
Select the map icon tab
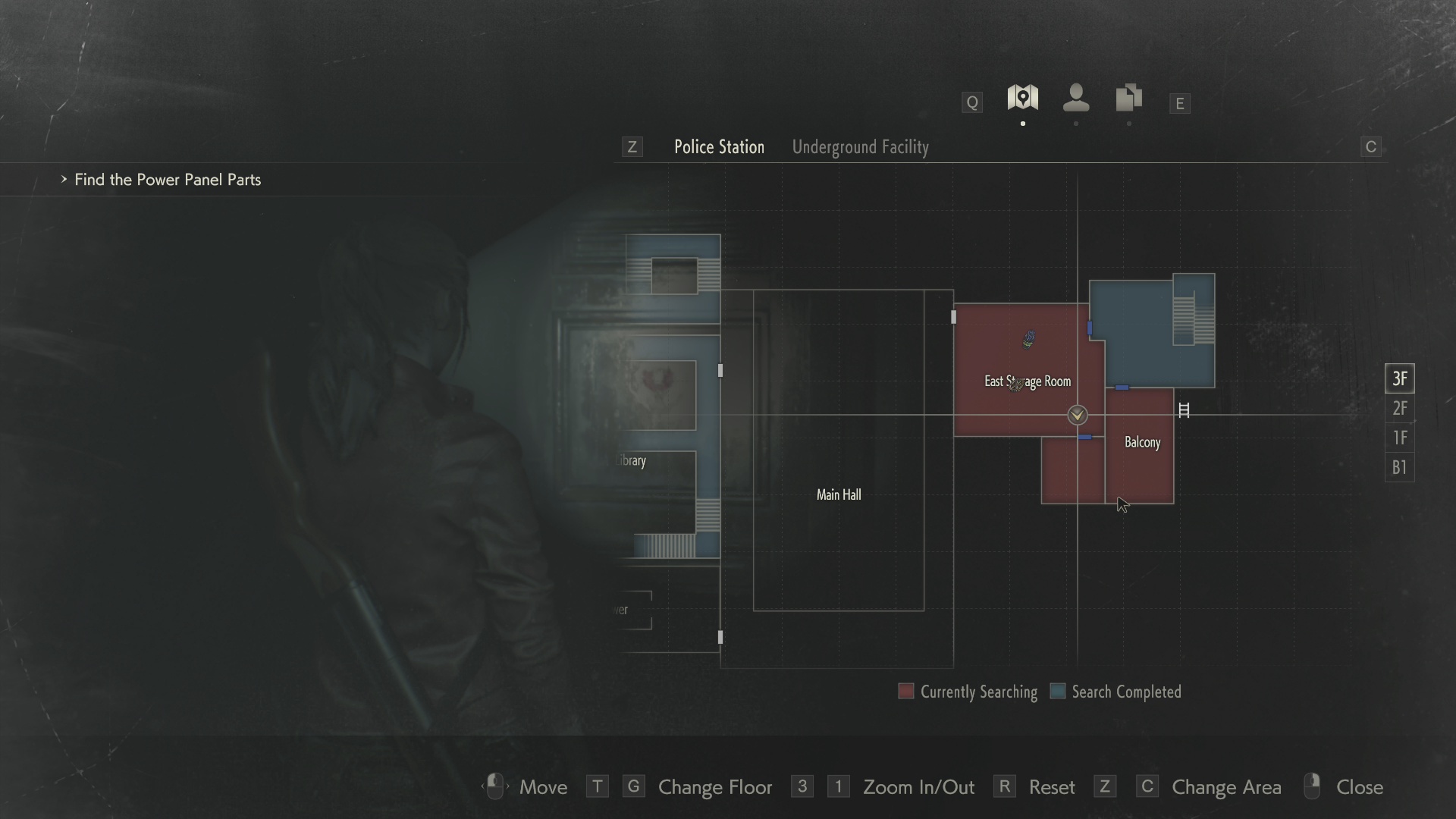coord(1022,99)
